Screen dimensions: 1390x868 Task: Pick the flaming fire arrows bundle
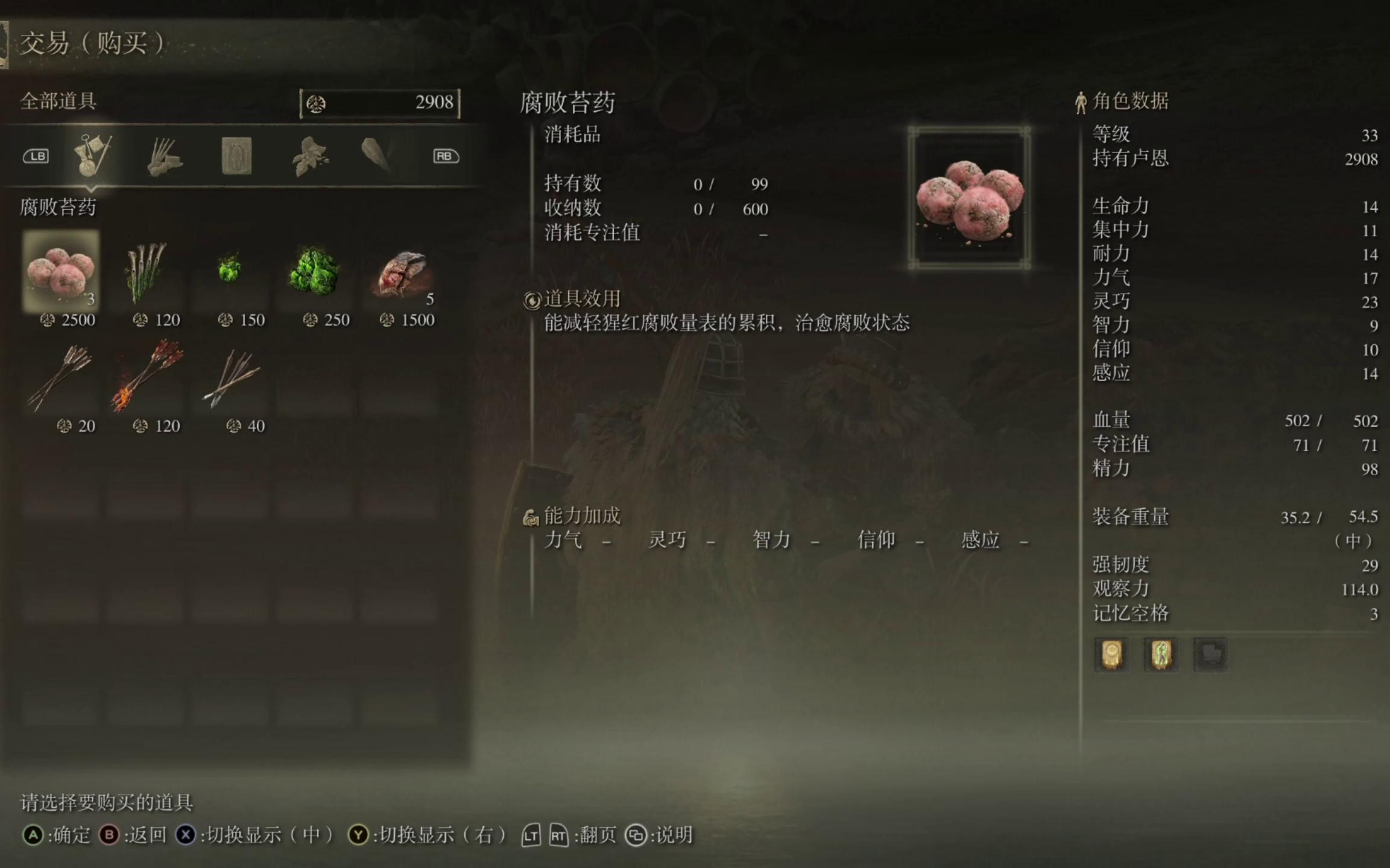pos(145,376)
